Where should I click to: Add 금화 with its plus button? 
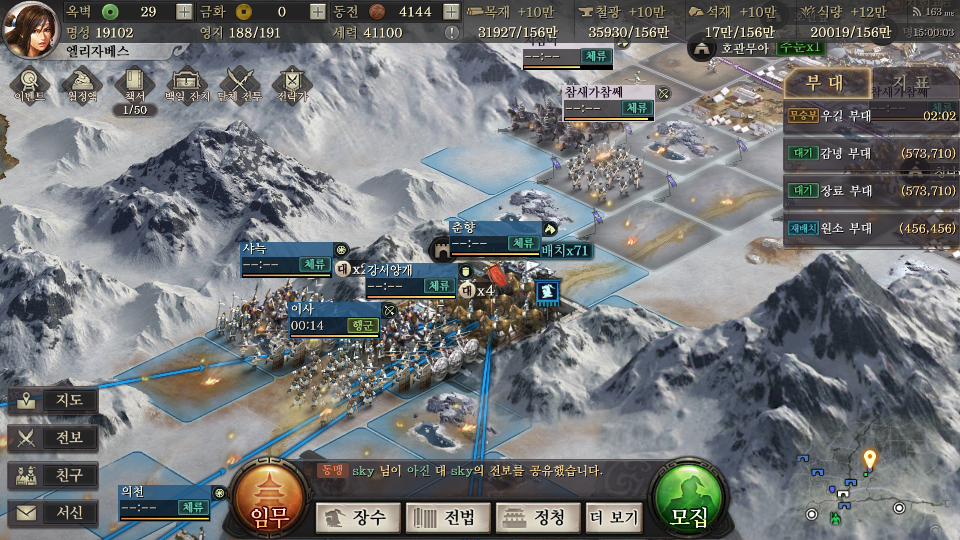tap(317, 12)
